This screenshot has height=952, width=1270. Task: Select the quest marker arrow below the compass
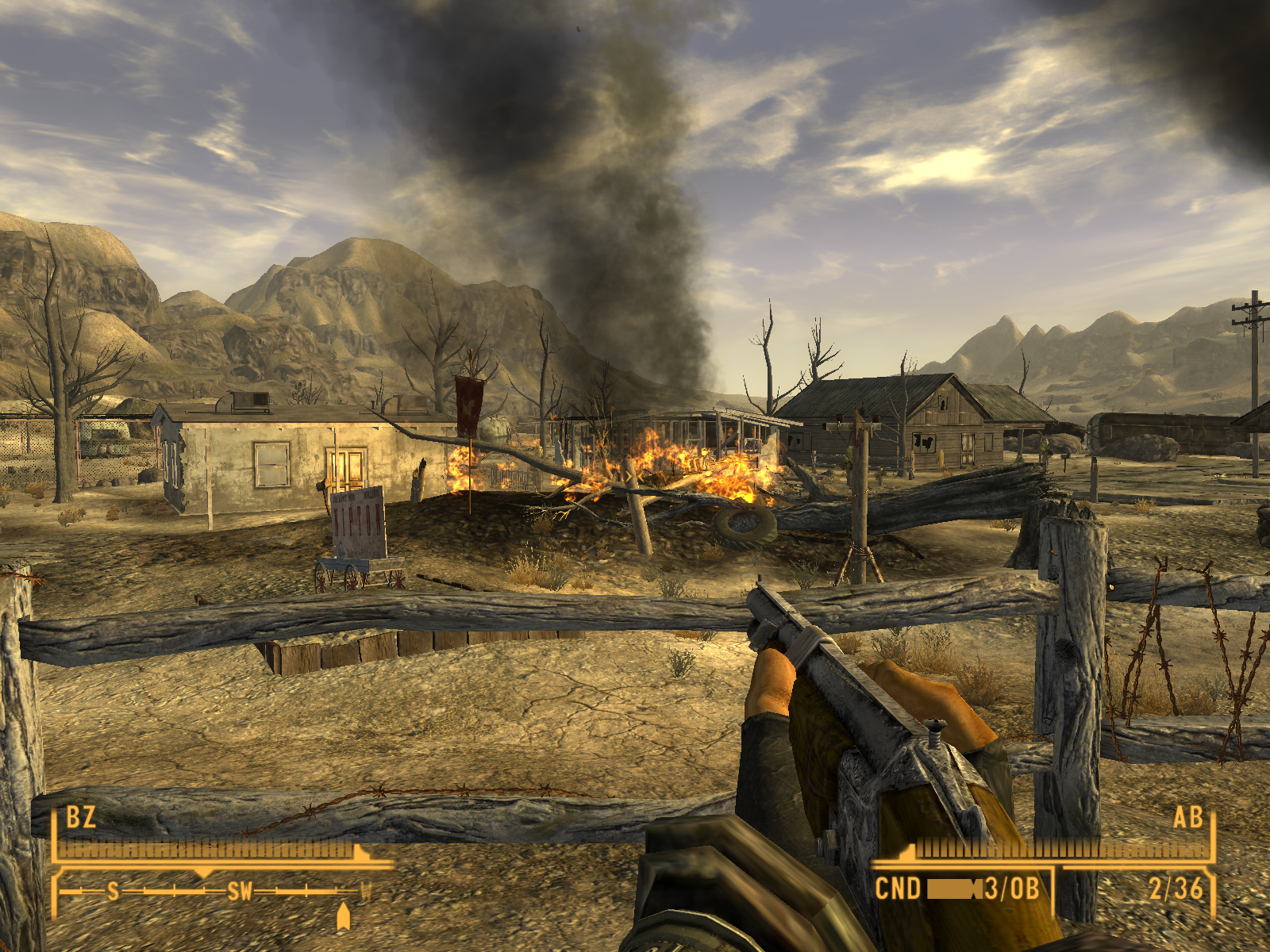coord(343,916)
